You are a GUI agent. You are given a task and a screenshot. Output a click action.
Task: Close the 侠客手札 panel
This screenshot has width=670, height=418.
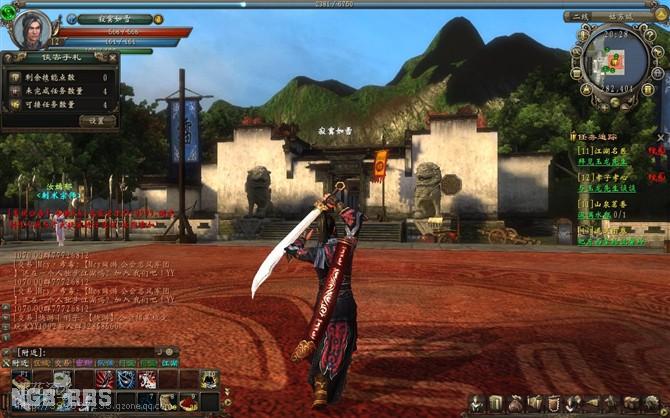point(111,58)
